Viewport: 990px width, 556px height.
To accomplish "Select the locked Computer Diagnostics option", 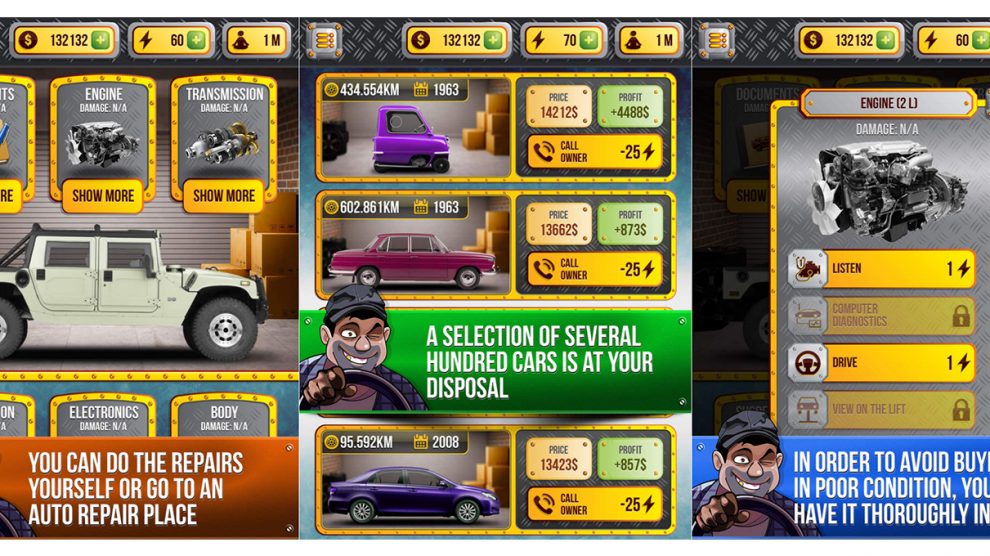I will pyautogui.click(x=880, y=316).
